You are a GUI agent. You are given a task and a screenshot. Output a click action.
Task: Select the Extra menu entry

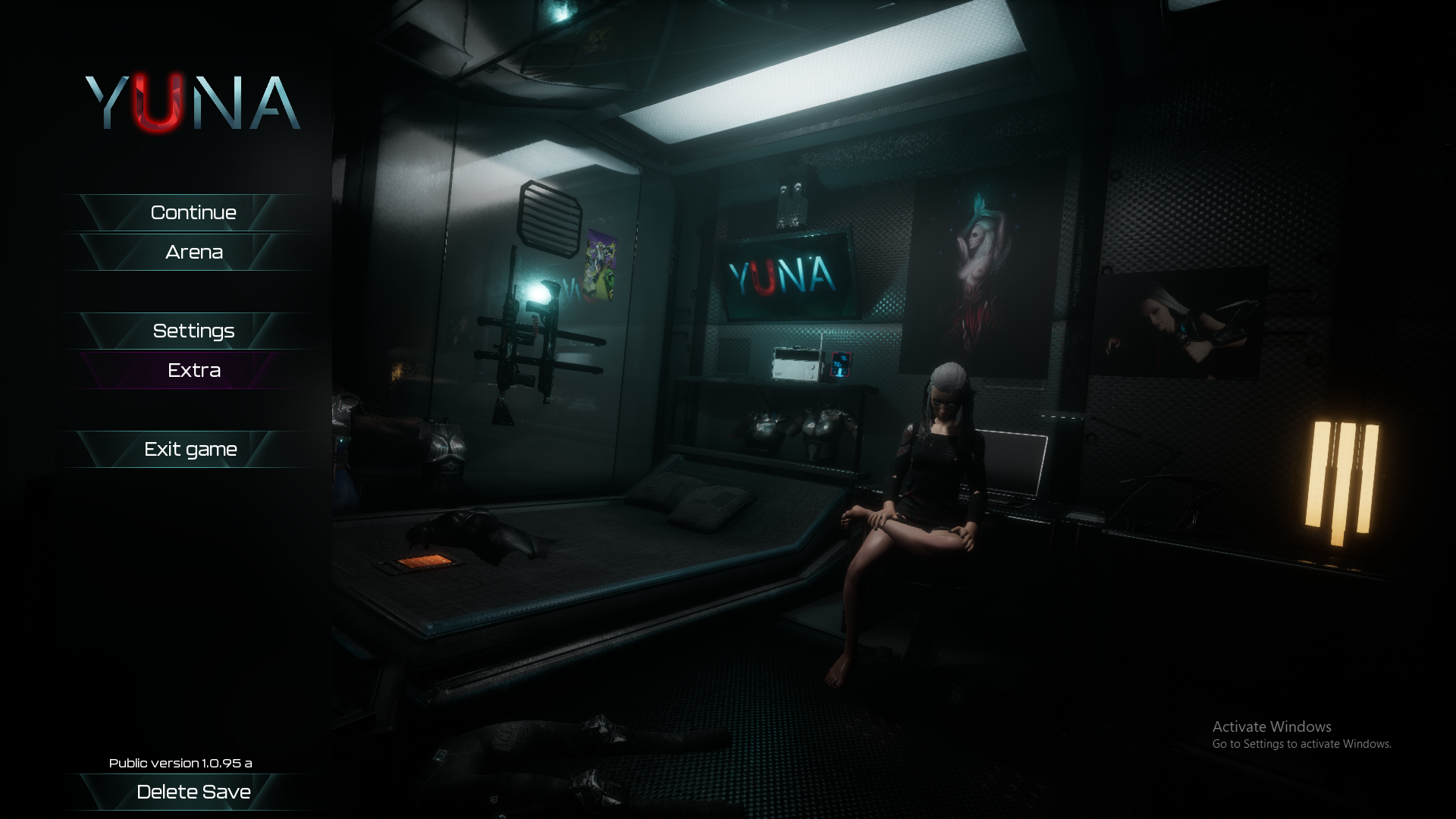pos(193,371)
